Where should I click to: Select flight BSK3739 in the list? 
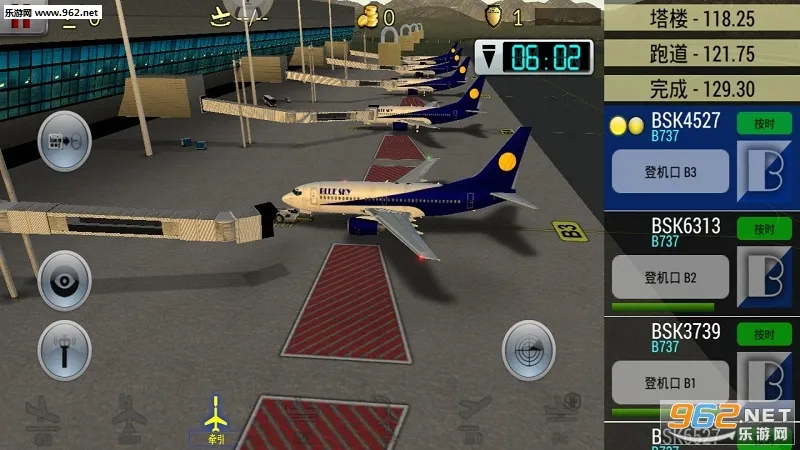686,331
